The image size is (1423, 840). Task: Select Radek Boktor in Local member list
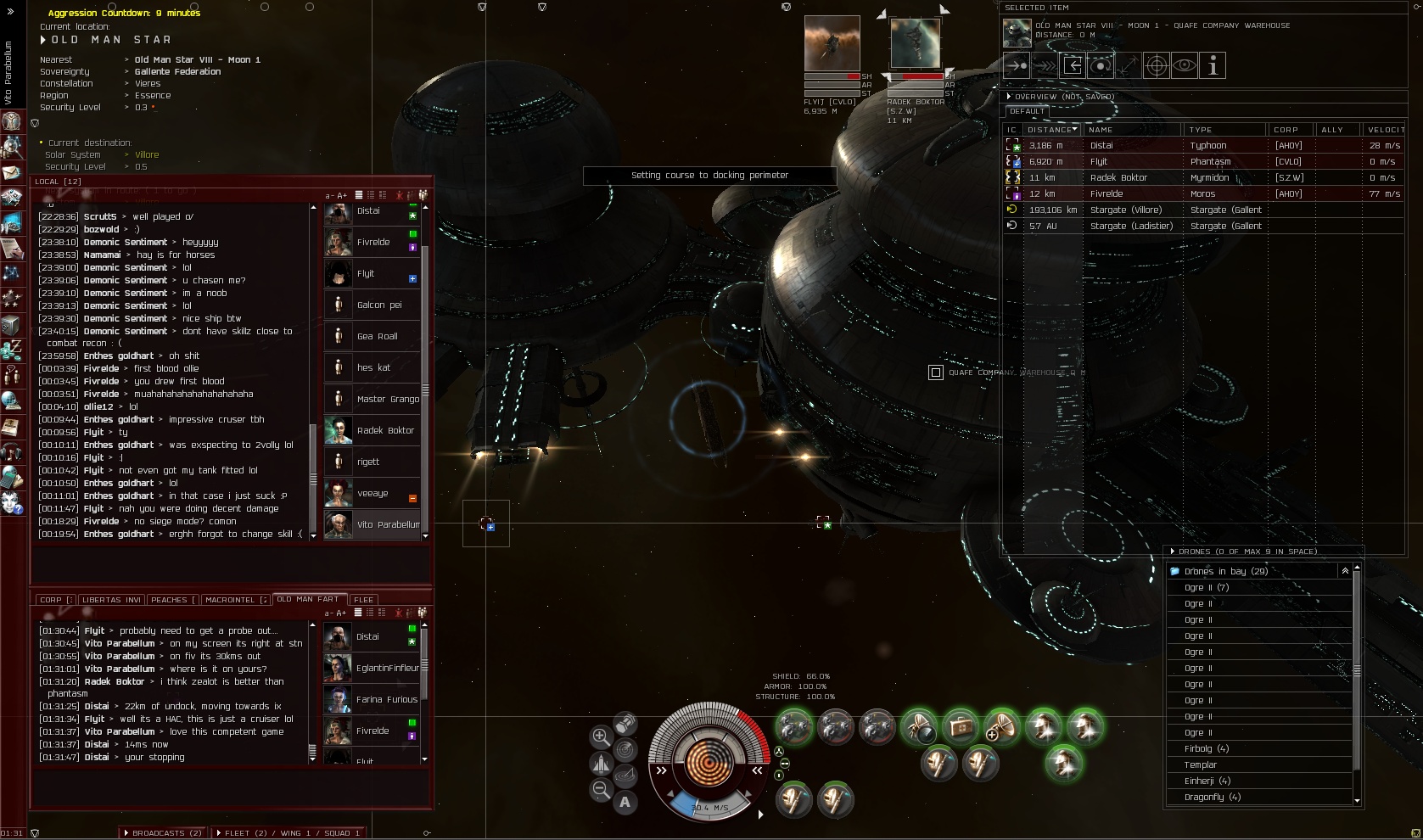[x=373, y=430]
